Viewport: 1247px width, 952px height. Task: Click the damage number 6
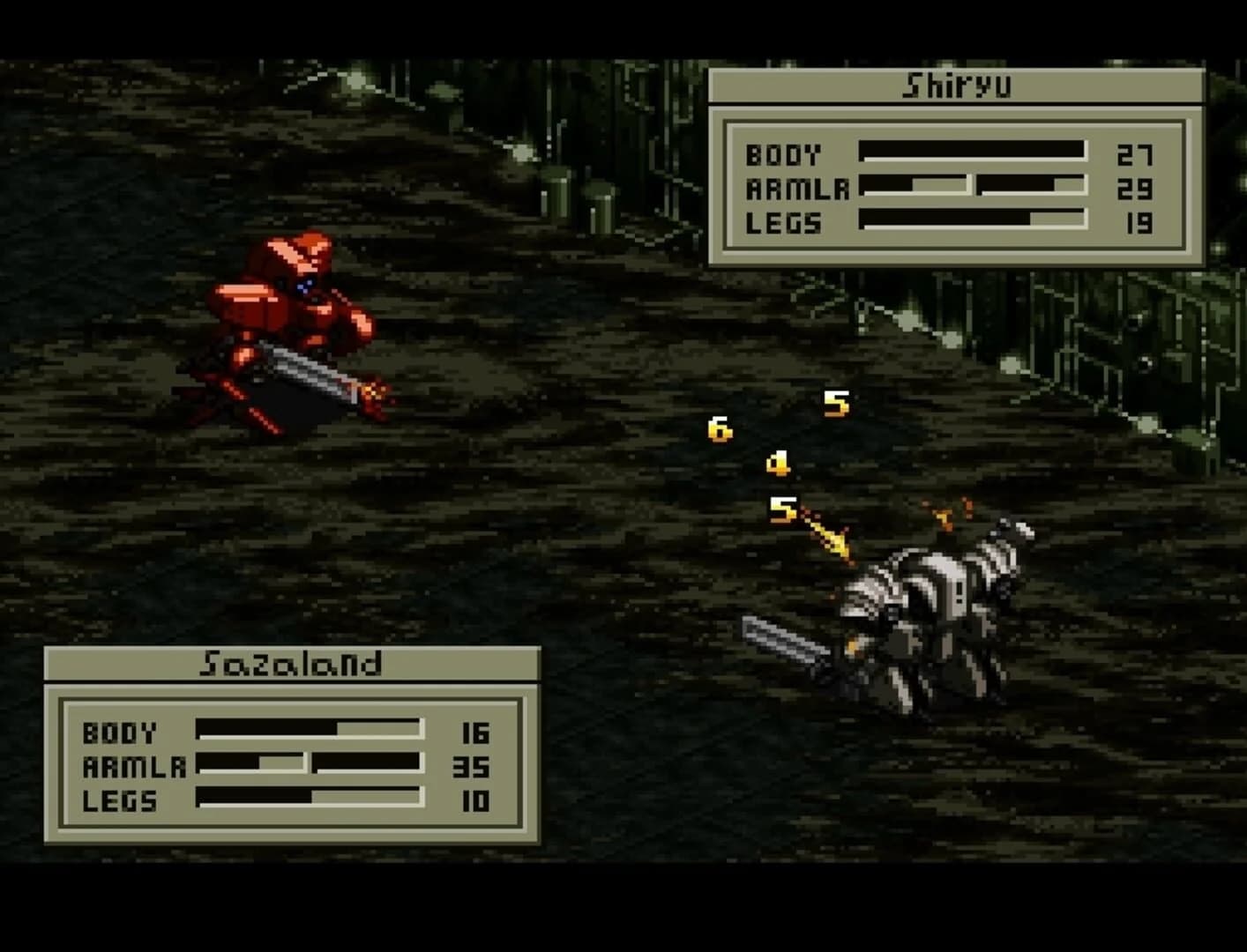[x=719, y=429]
